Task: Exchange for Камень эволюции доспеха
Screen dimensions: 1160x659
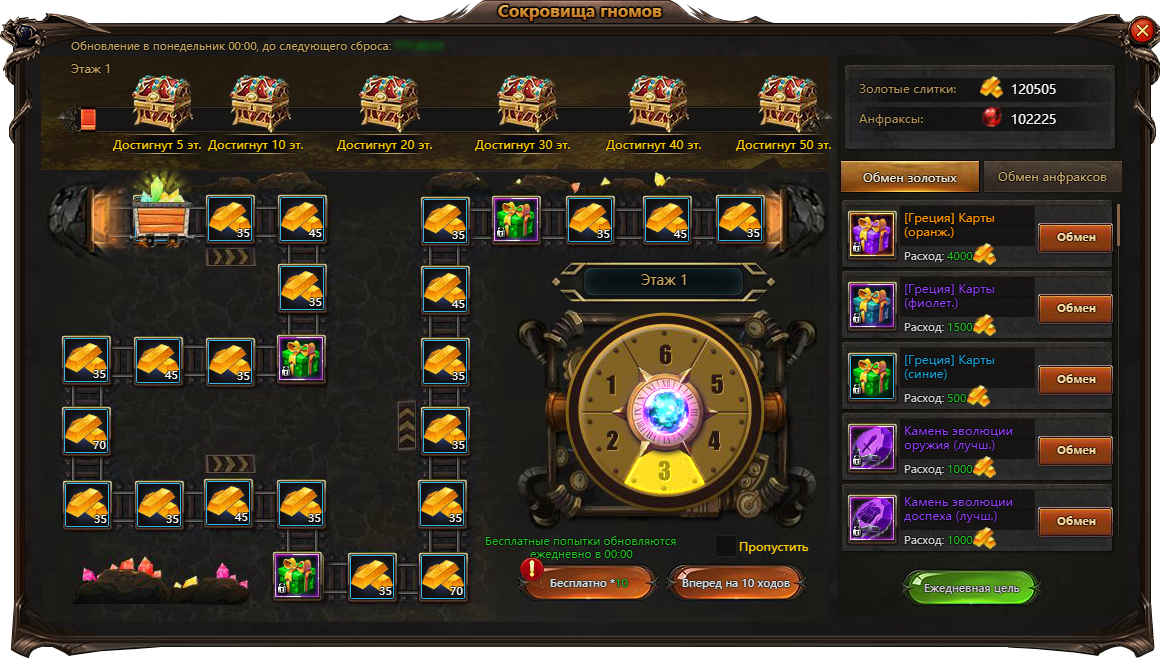Action: coord(1075,522)
